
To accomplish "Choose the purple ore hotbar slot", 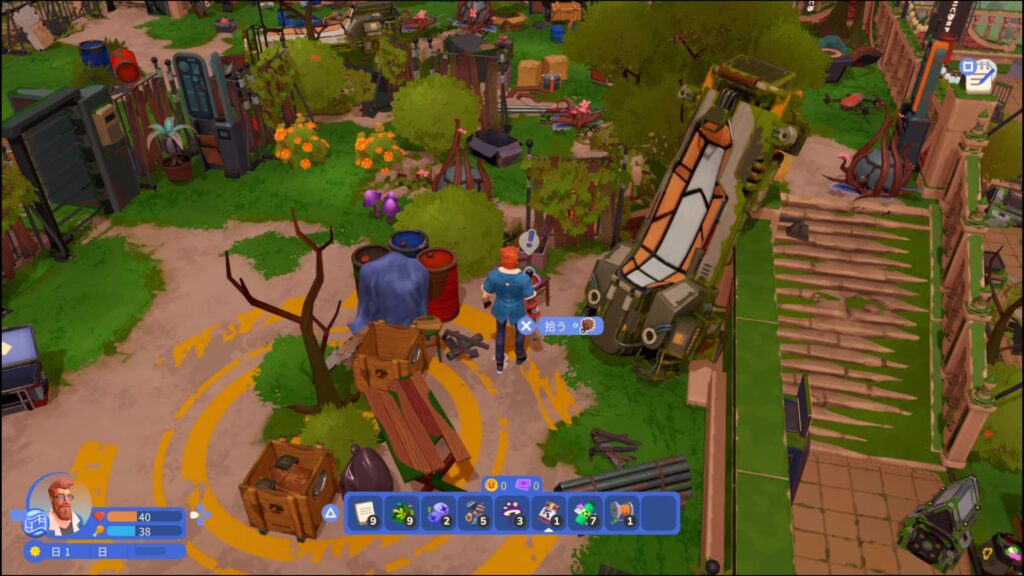I will (x=438, y=513).
